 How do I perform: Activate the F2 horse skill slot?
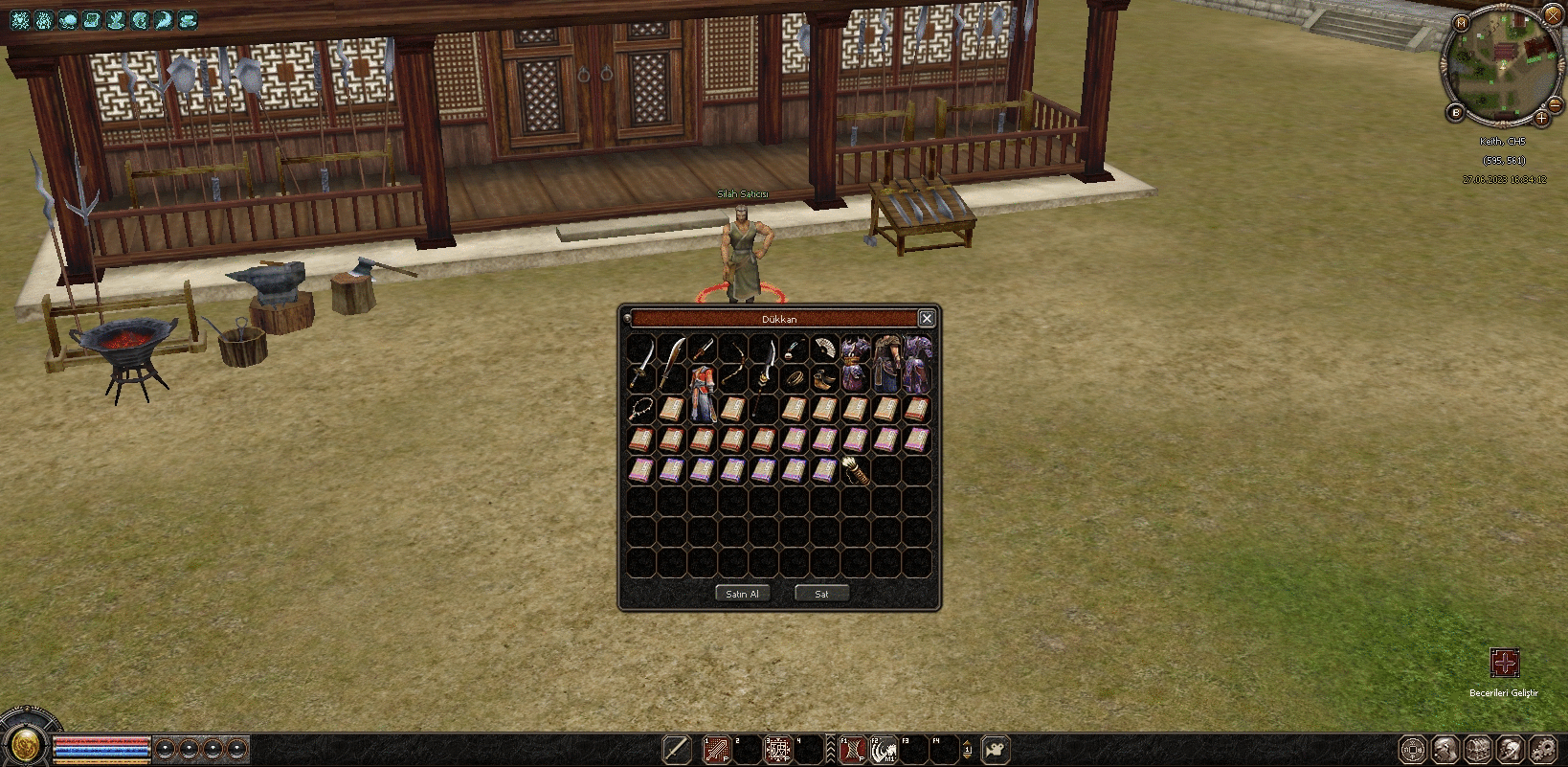(x=883, y=749)
